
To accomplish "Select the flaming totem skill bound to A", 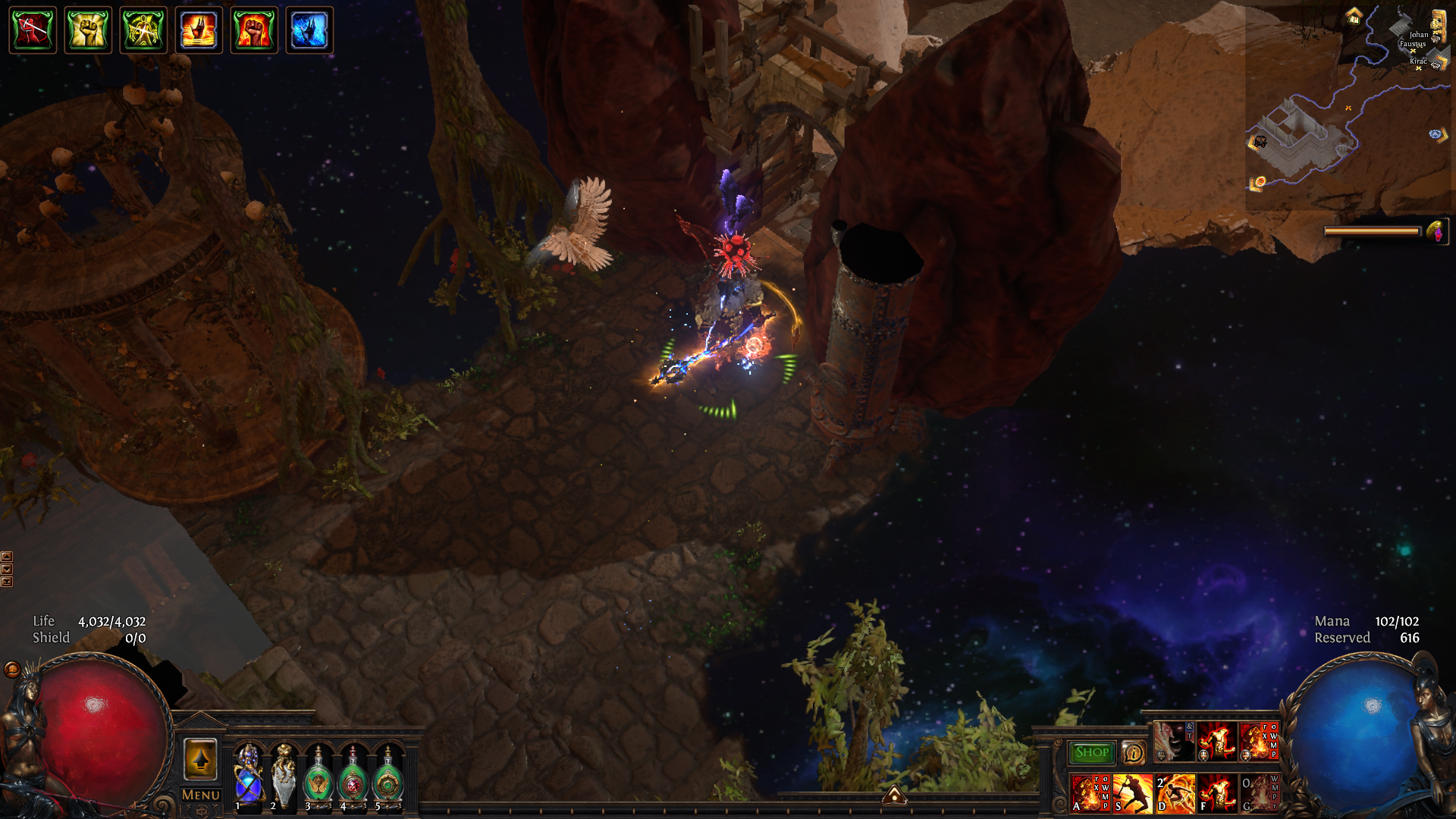I will pos(1090,793).
